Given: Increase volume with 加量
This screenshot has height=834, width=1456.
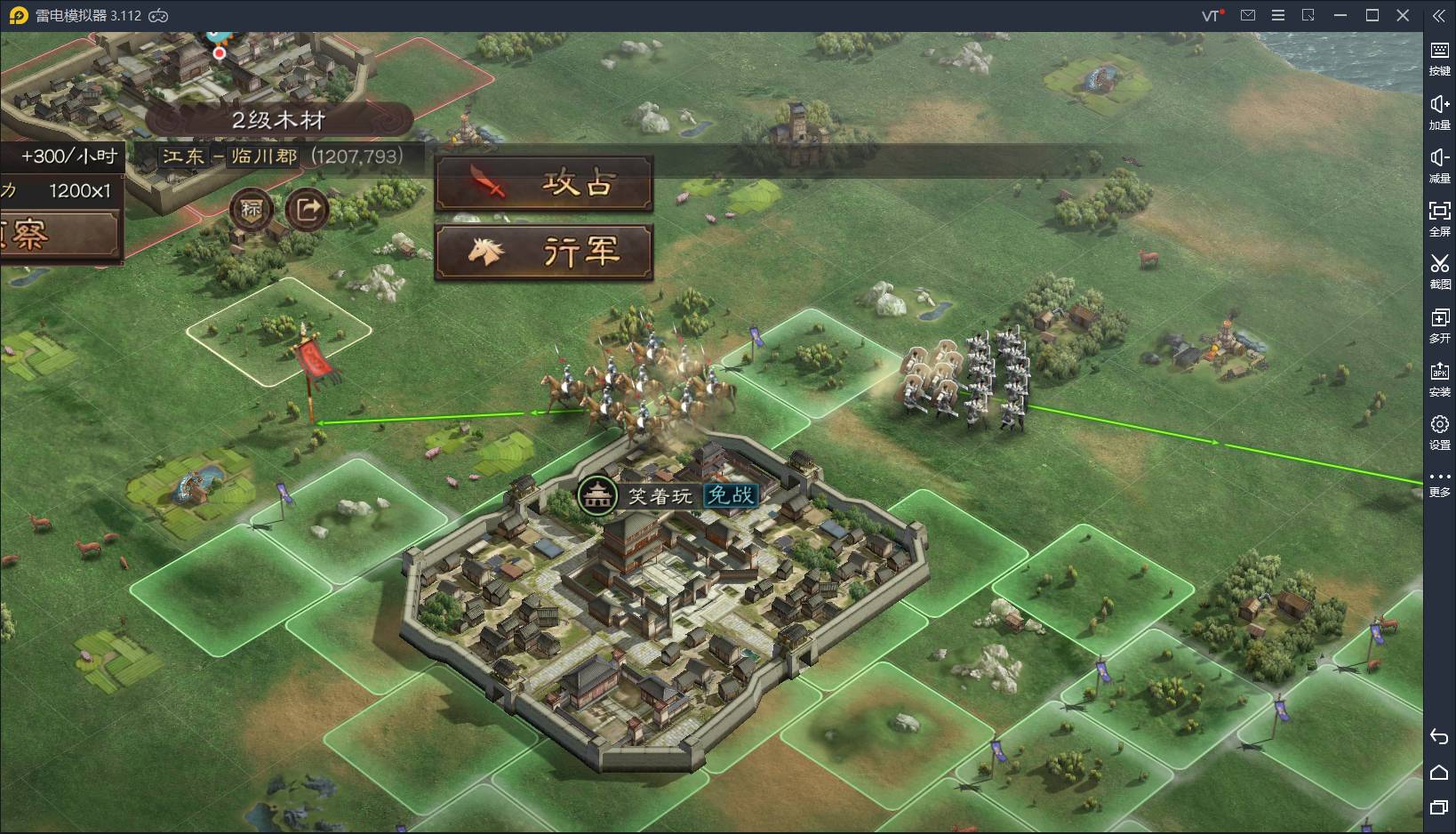Looking at the screenshot, I should coord(1439,111).
